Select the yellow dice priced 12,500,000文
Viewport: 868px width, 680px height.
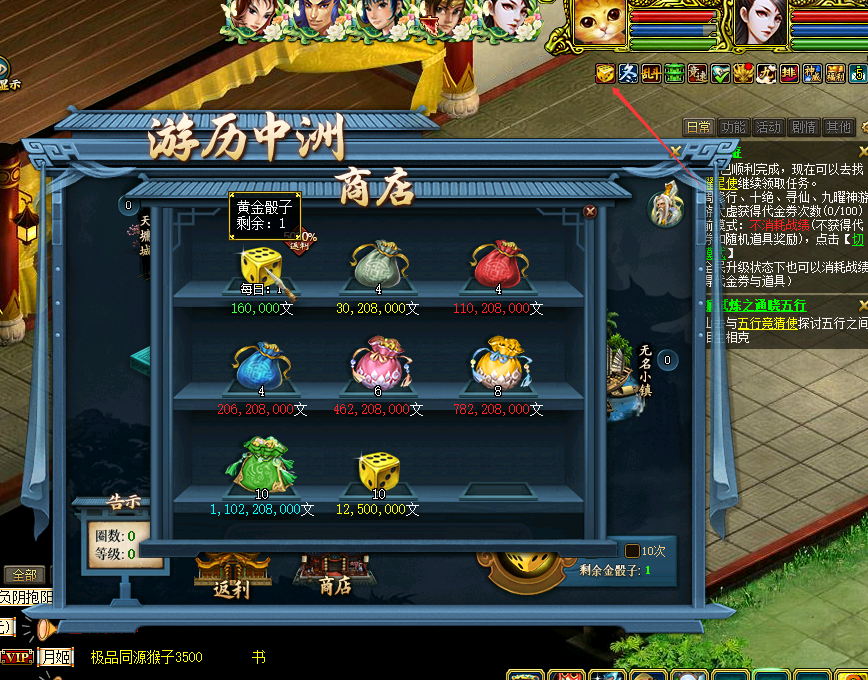pyautogui.click(x=378, y=470)
